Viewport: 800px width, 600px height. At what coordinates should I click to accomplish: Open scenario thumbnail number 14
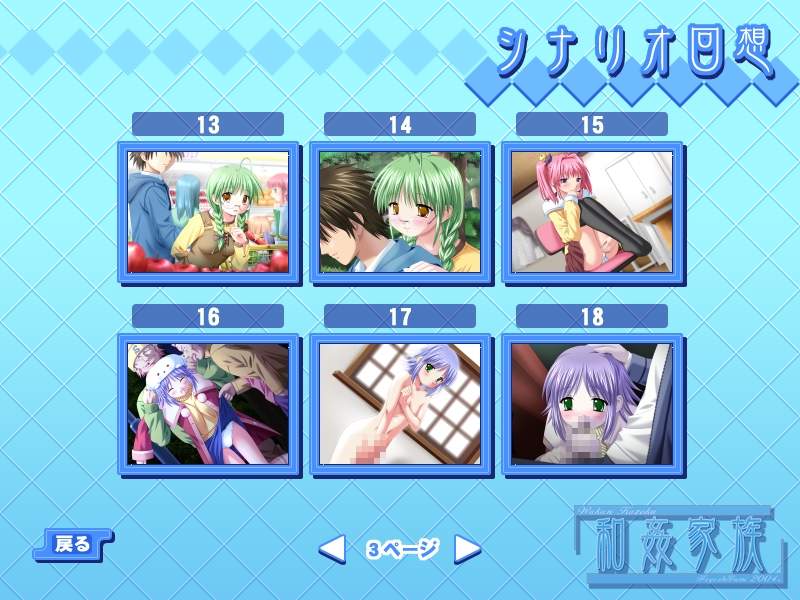(400, 212)
